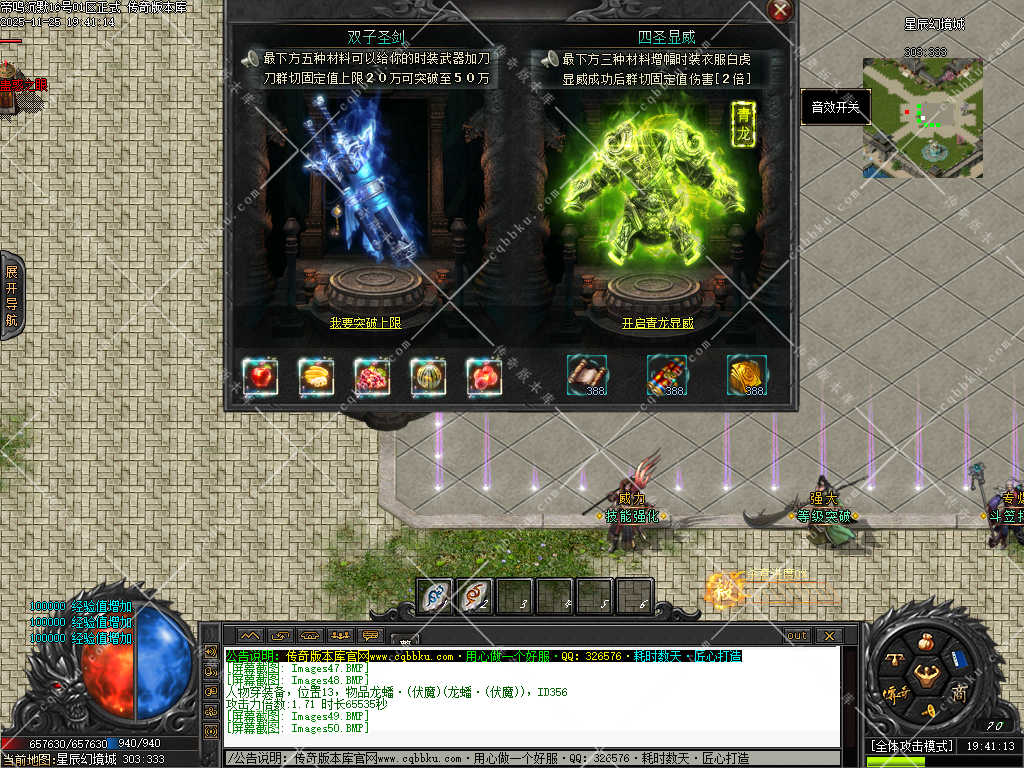Close the chat panel with X
Screen dimensions: 1024x768
coord(828,635)
